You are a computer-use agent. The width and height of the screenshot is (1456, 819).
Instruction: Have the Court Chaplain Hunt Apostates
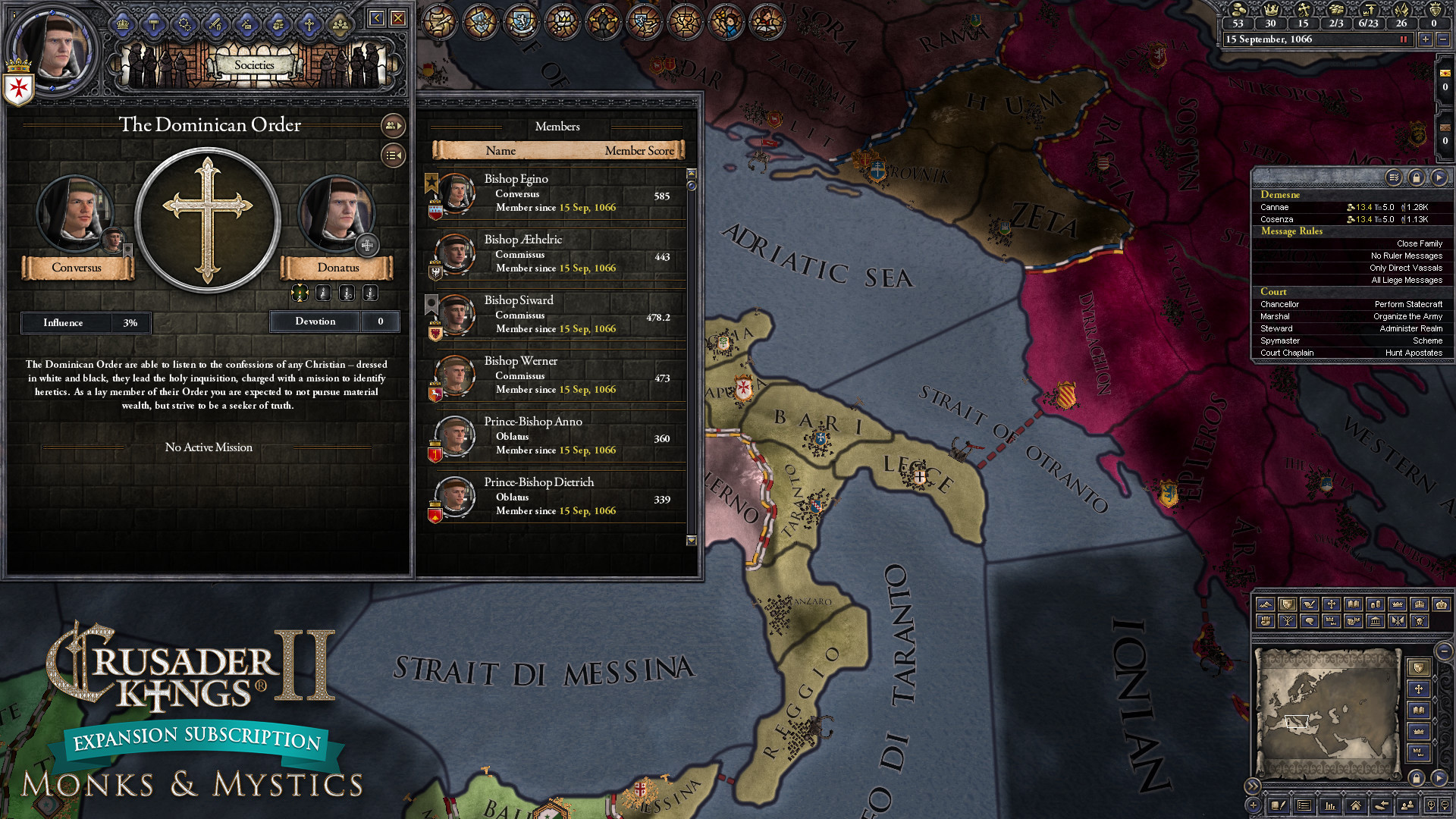[1415, 353]
